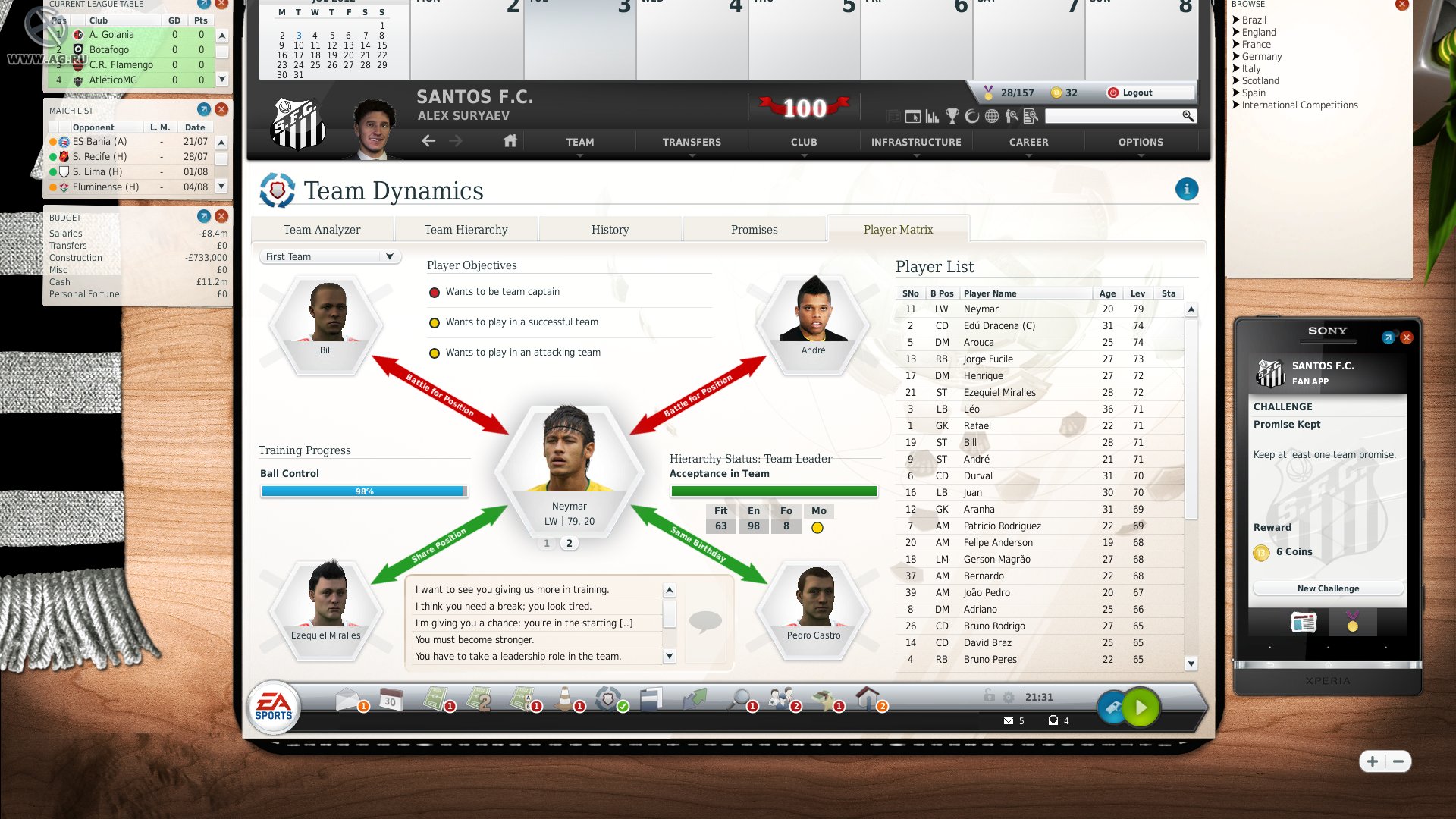Screen dimensions: 1456x819
Task: Click the Ball Control training progress bar
Action: click(x=364, y=490)
